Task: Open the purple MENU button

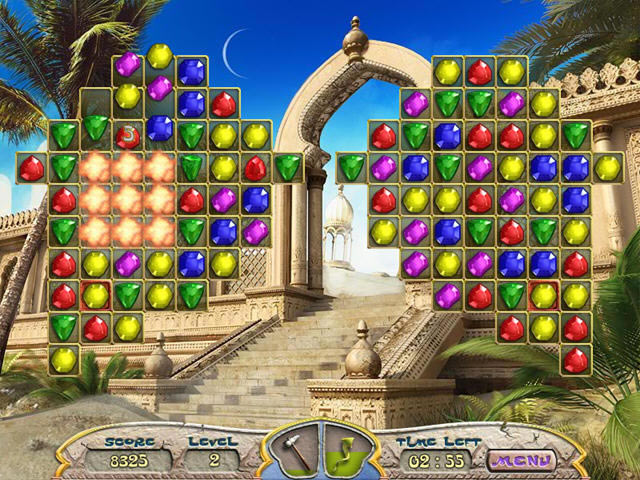Action: click(520, 461)
